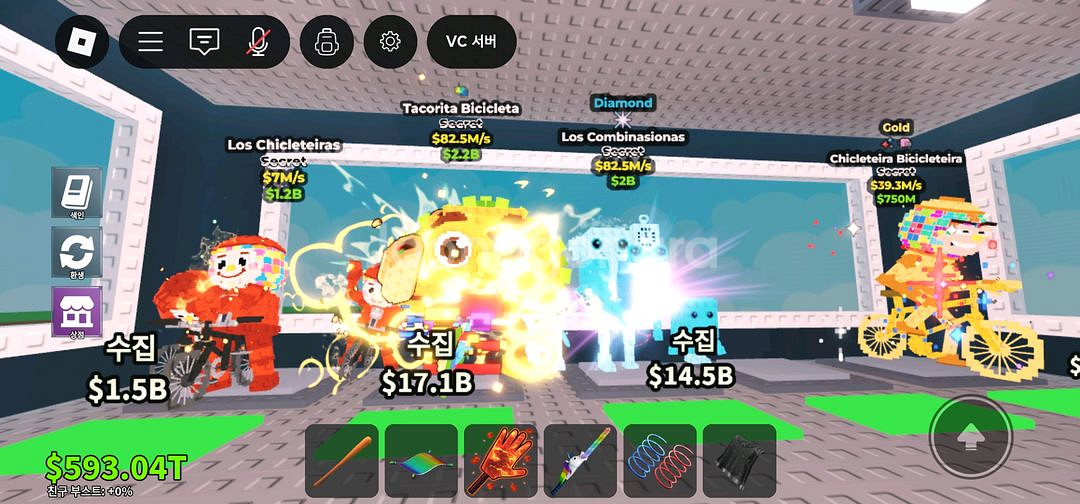Open the gear settings
Viewport: 1080px width, 504px height.
pos(390,42)
